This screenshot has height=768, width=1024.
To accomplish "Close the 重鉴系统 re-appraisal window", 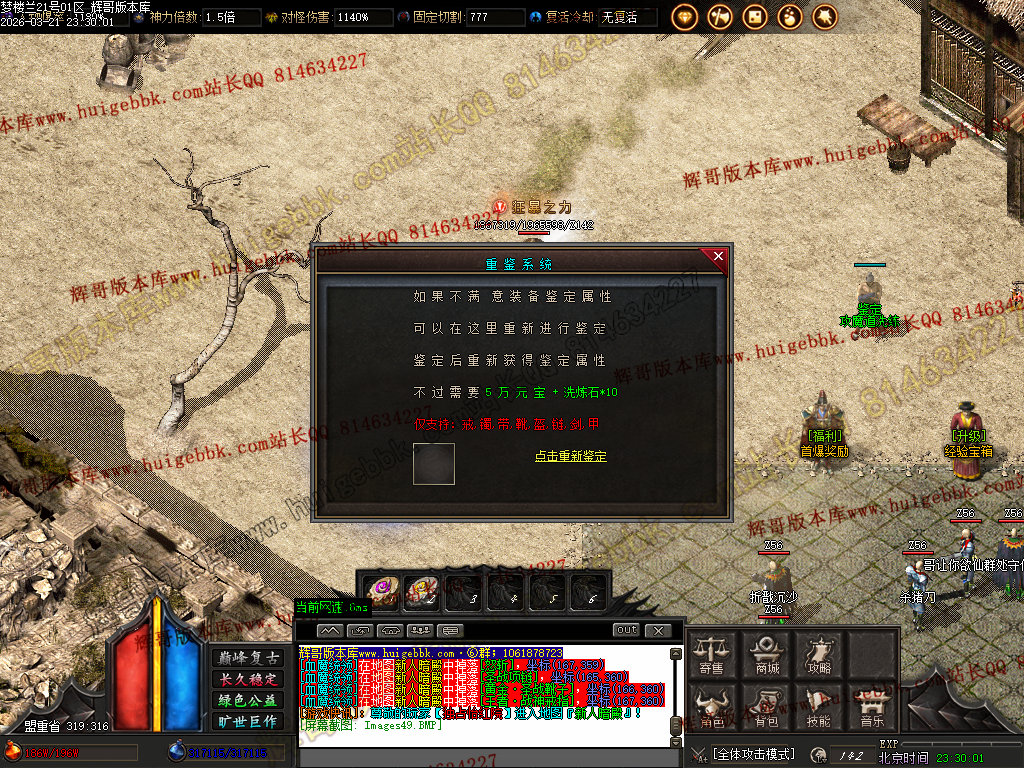I will click(717, 257).
